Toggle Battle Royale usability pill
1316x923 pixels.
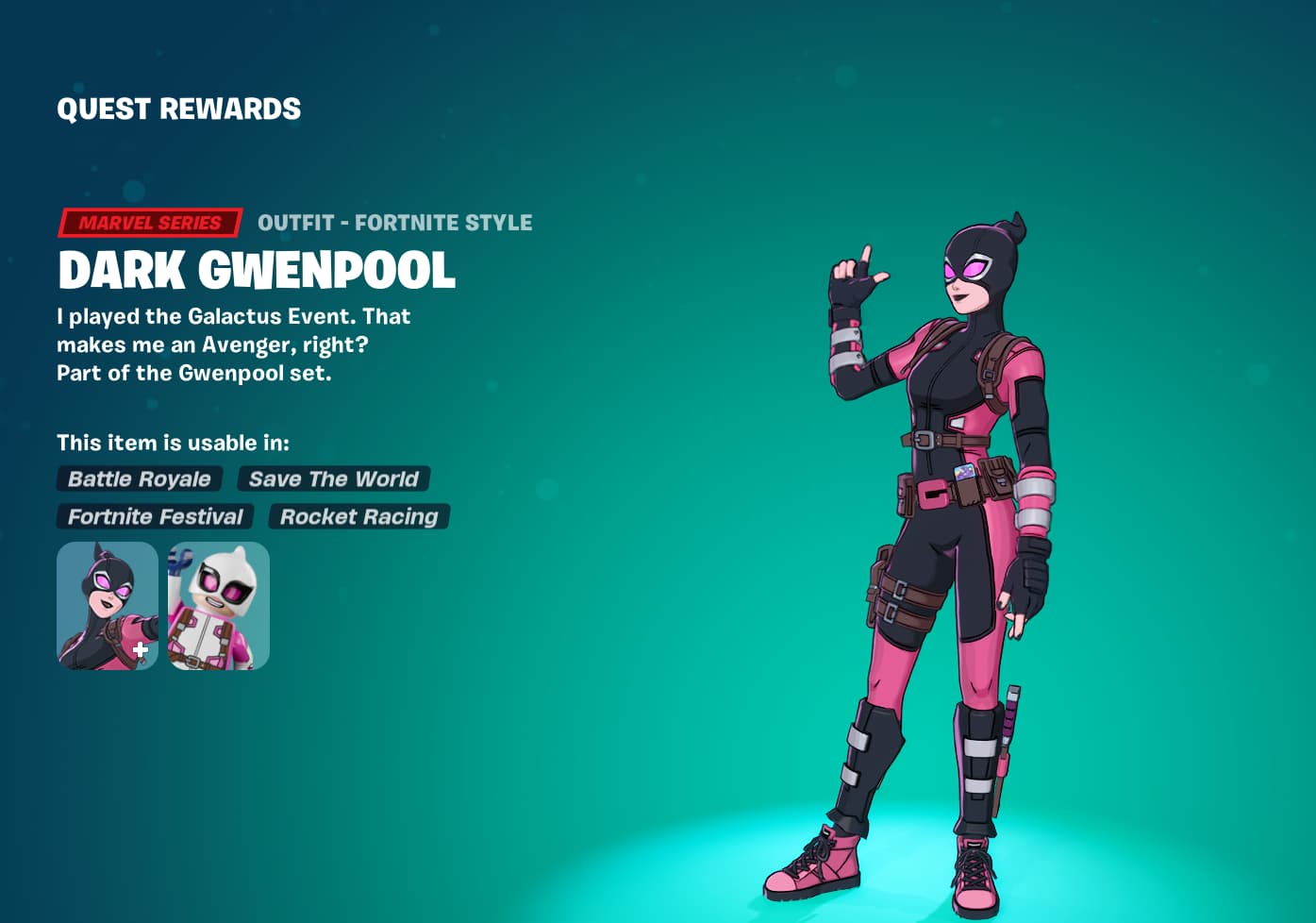tap(139, 478)
